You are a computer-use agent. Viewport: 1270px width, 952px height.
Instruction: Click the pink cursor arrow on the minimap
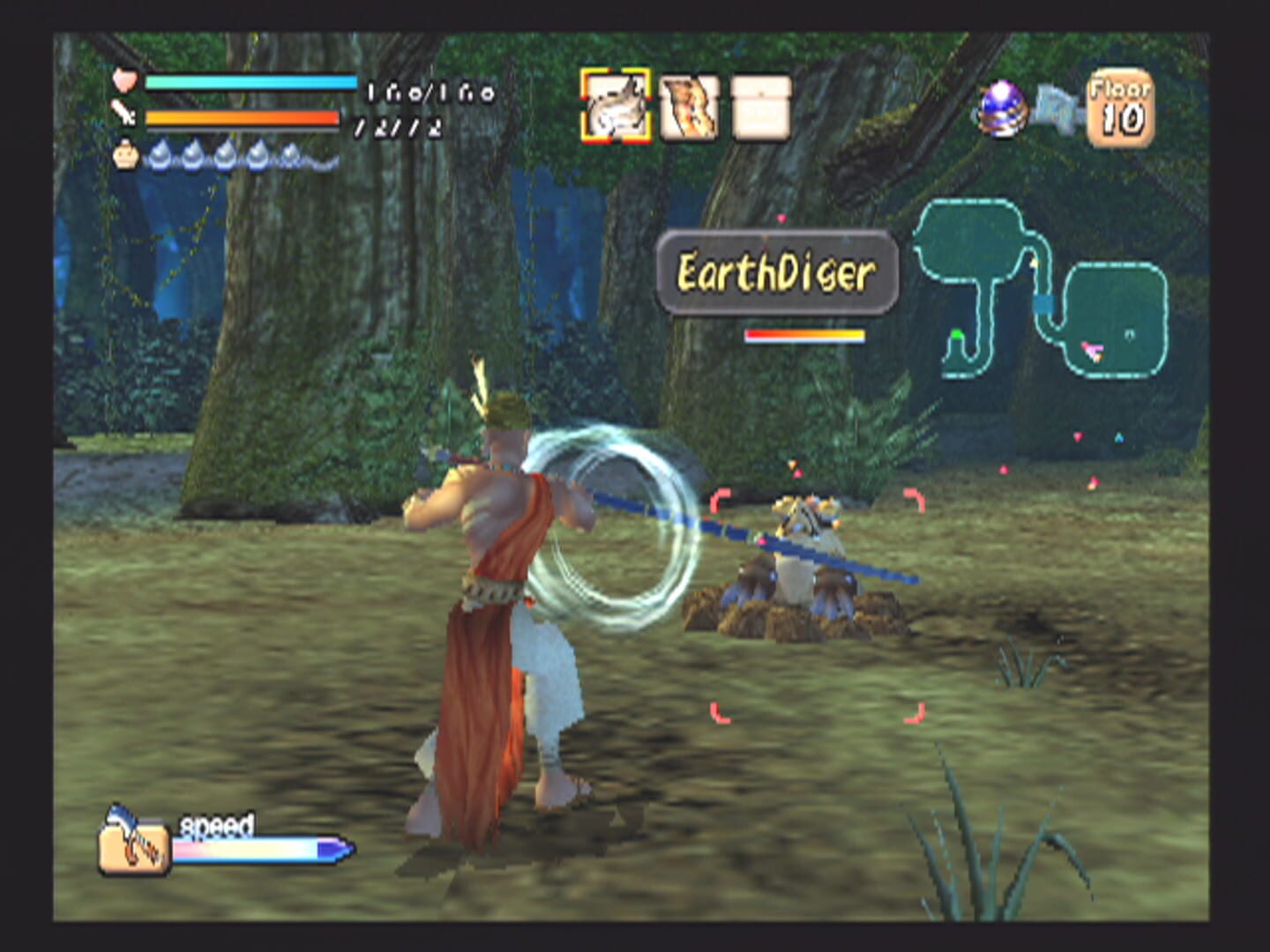(1094, 351)
